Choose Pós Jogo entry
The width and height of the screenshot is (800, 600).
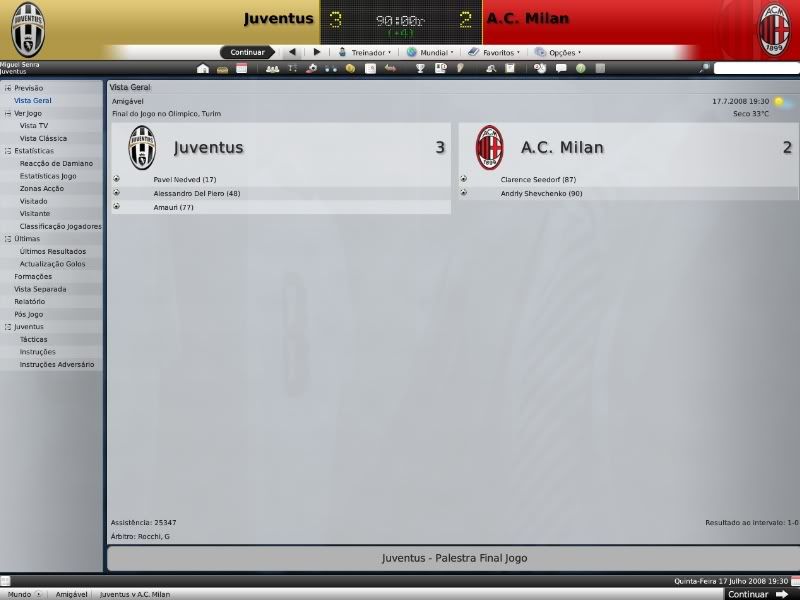(29, 314)
